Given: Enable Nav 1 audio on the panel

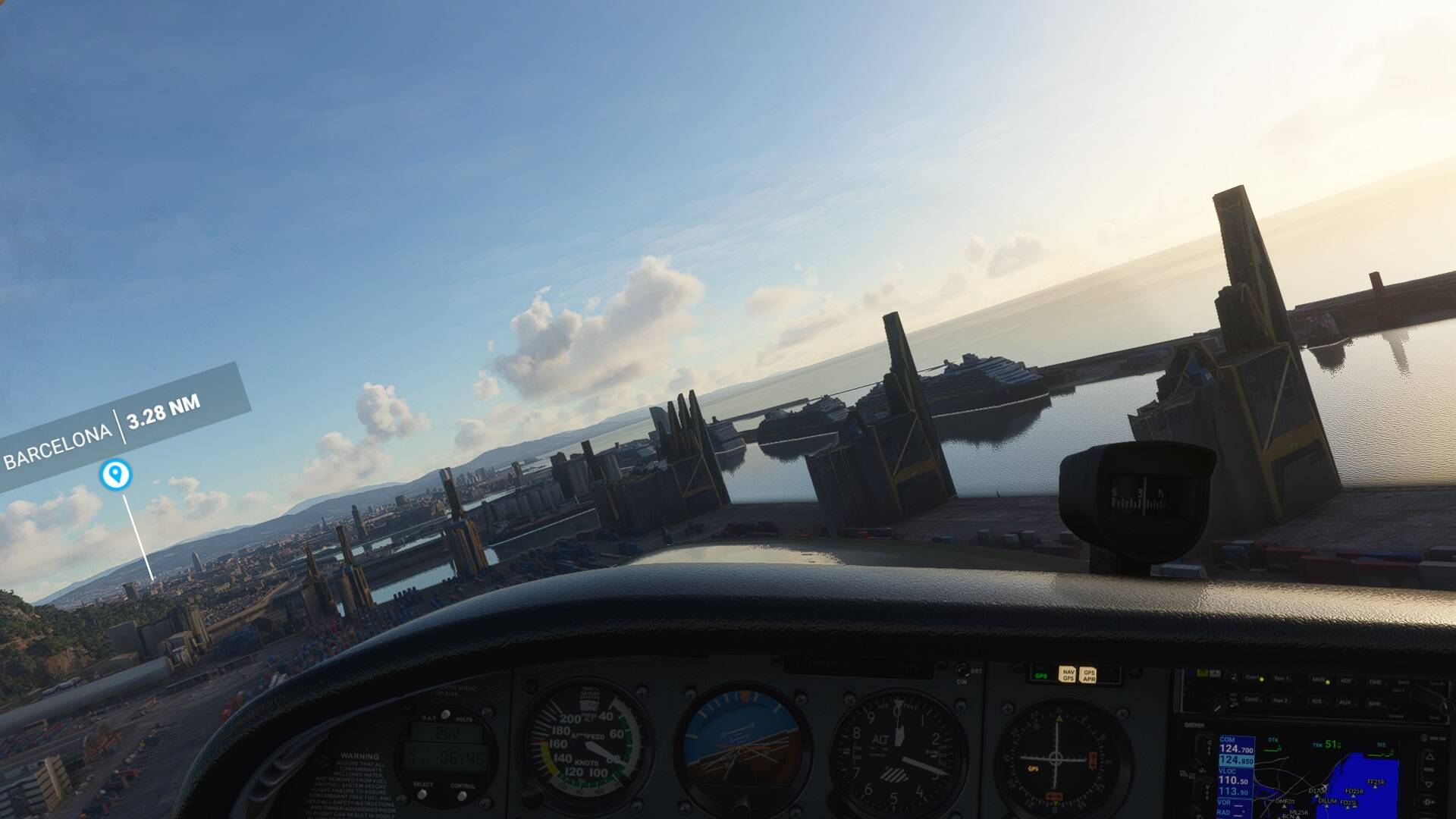Looking at the screenshot, I should coord(1282,679).
